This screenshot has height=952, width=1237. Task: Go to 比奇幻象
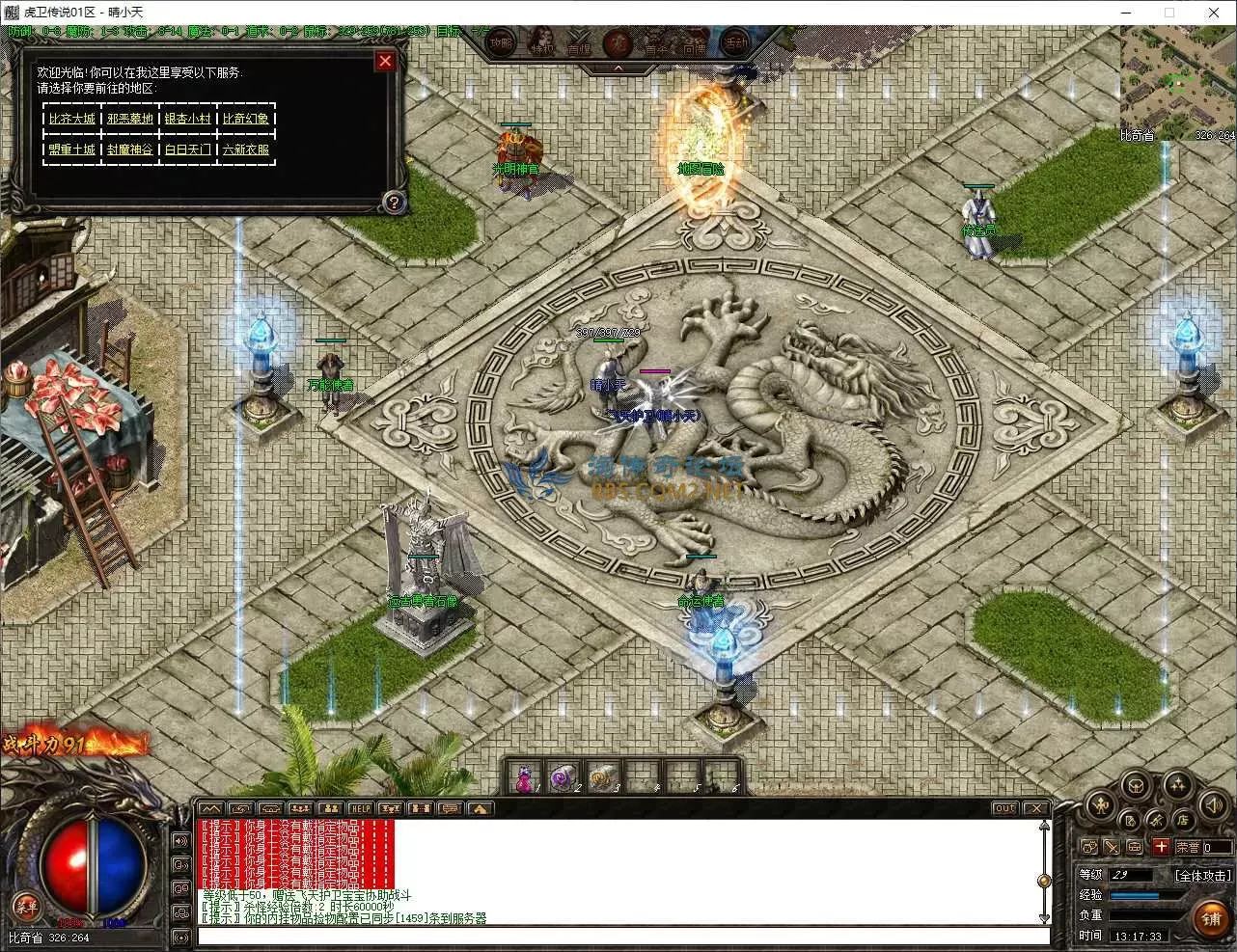(x=246, y=119)
